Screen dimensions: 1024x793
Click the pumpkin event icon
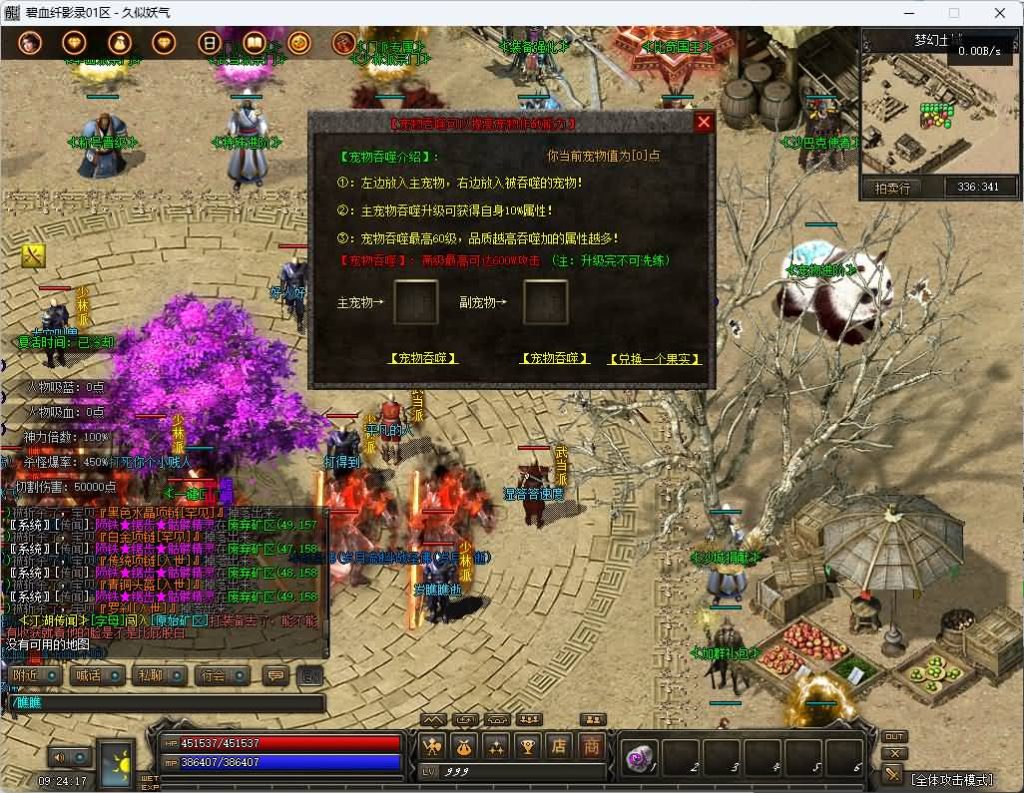pos(298,43)
